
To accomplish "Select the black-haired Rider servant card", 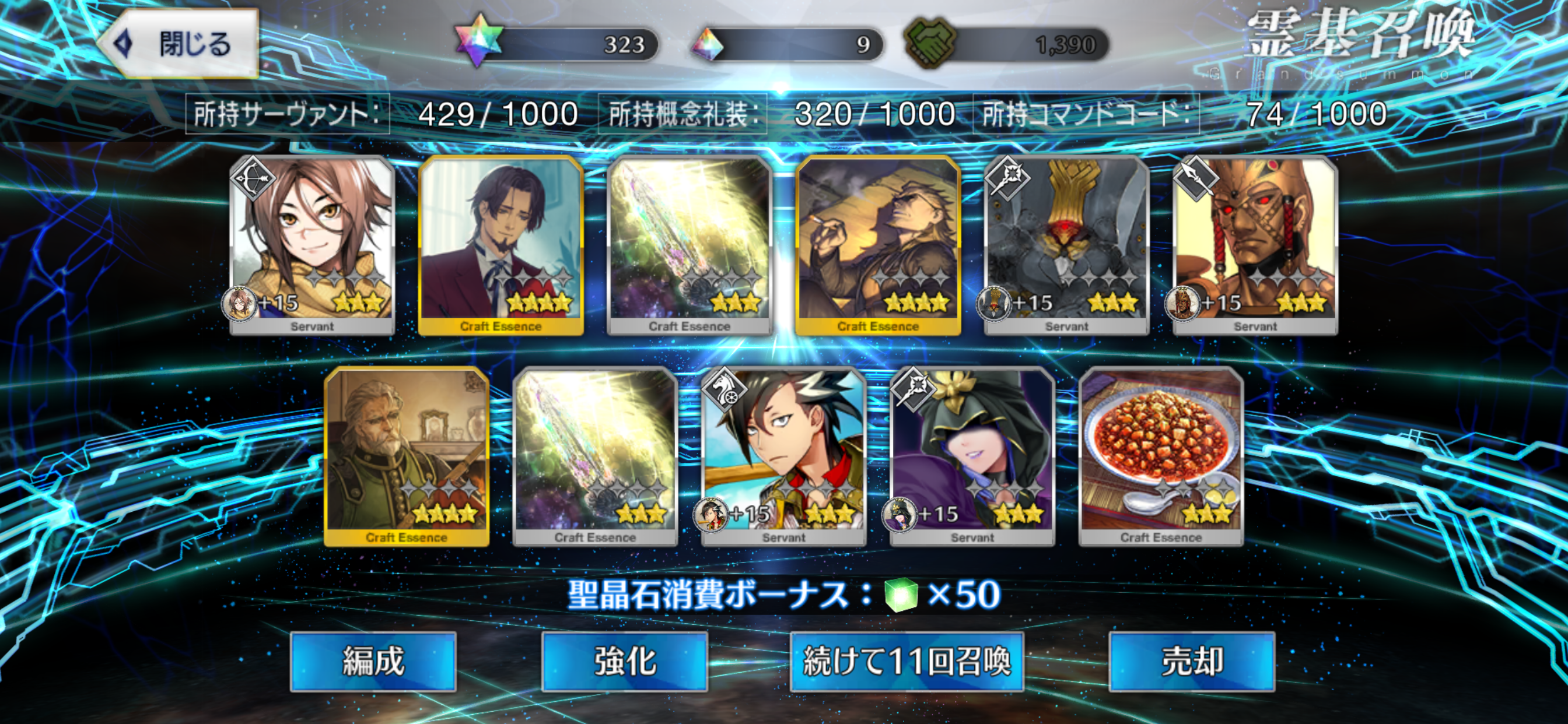I will point(784,455).
